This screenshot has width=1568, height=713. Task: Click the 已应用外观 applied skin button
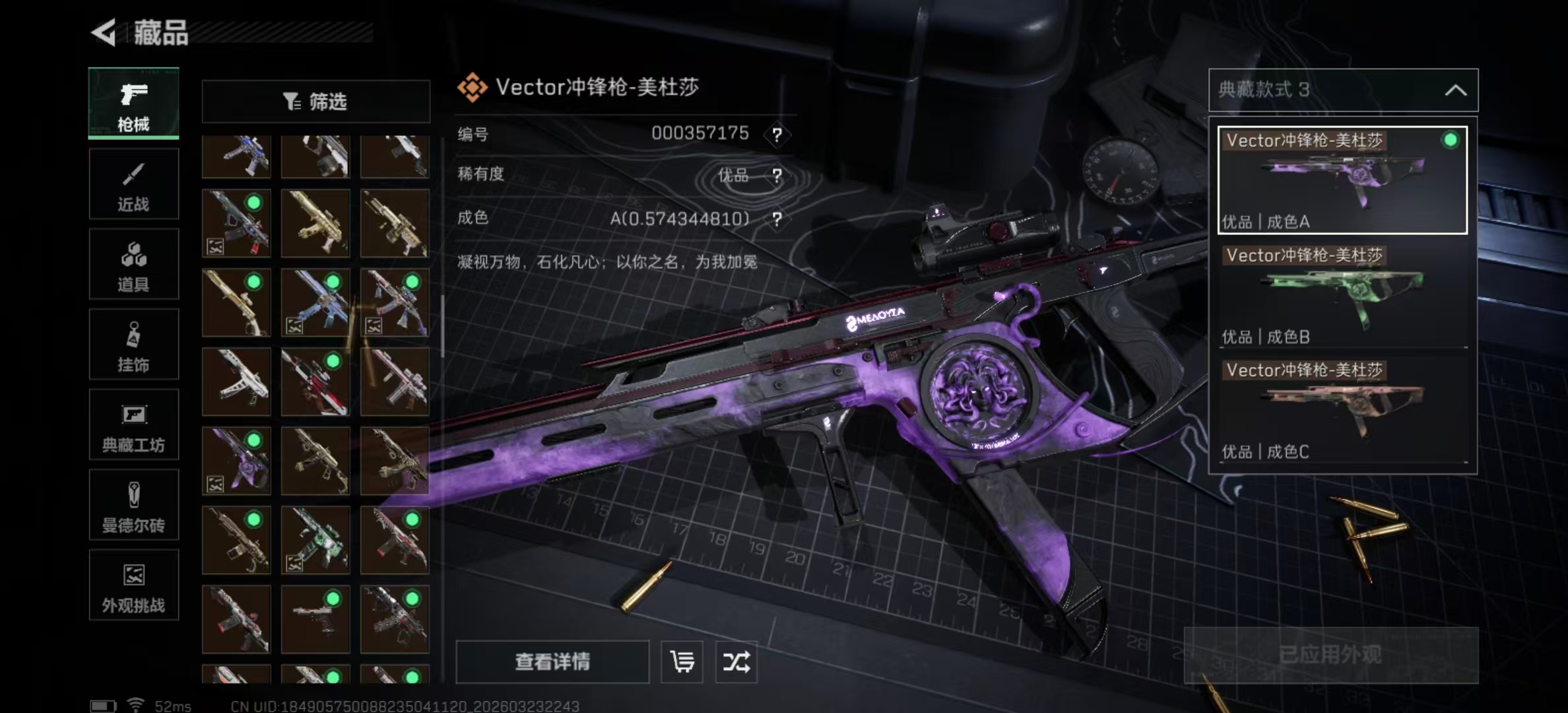click(1330, 655)
